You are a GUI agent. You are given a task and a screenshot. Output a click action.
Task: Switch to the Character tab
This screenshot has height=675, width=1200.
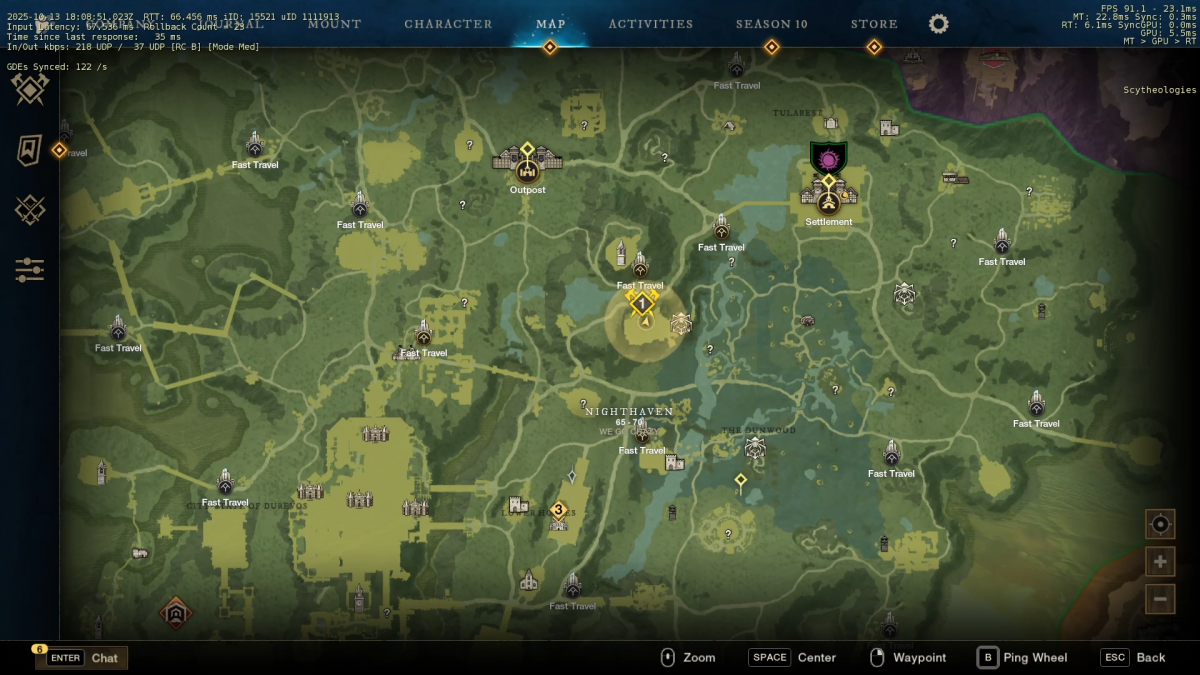[x=448, y=24]
